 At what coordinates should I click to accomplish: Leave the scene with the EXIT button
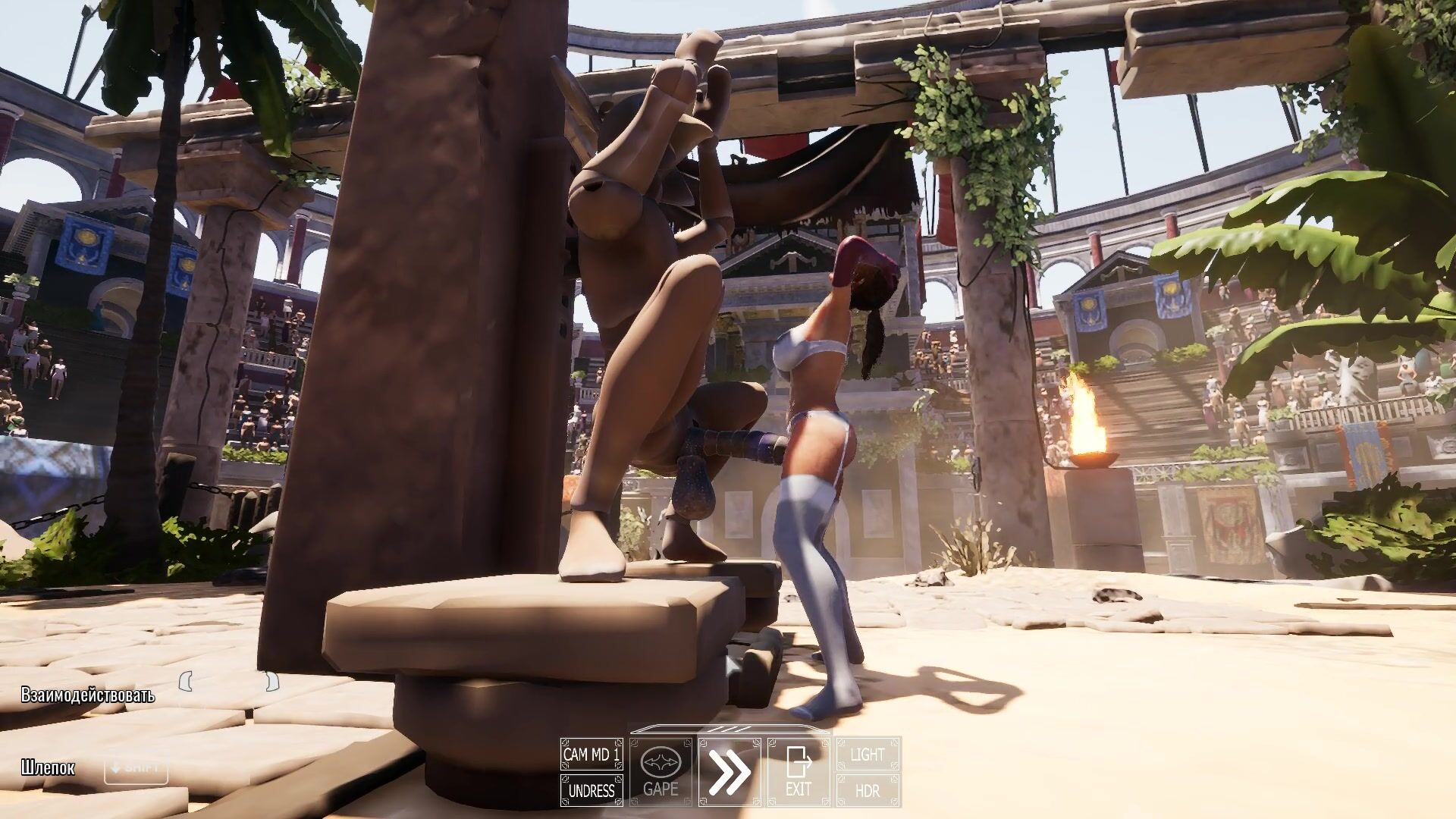(x=799, y=772)
